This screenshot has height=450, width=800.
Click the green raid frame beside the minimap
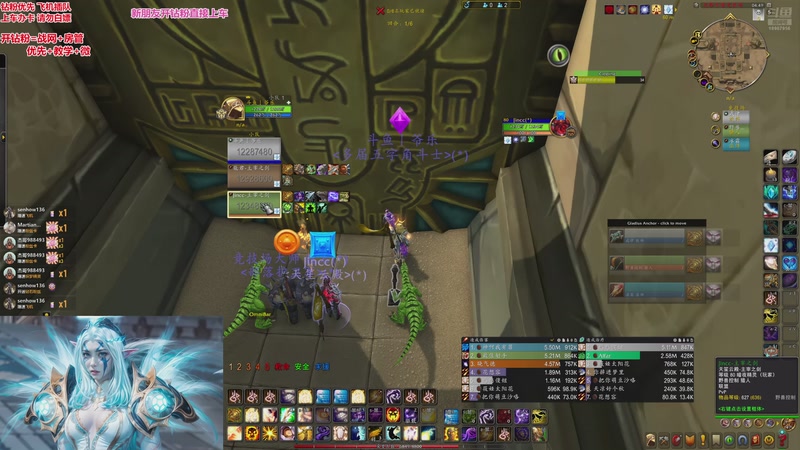(735, 131)
